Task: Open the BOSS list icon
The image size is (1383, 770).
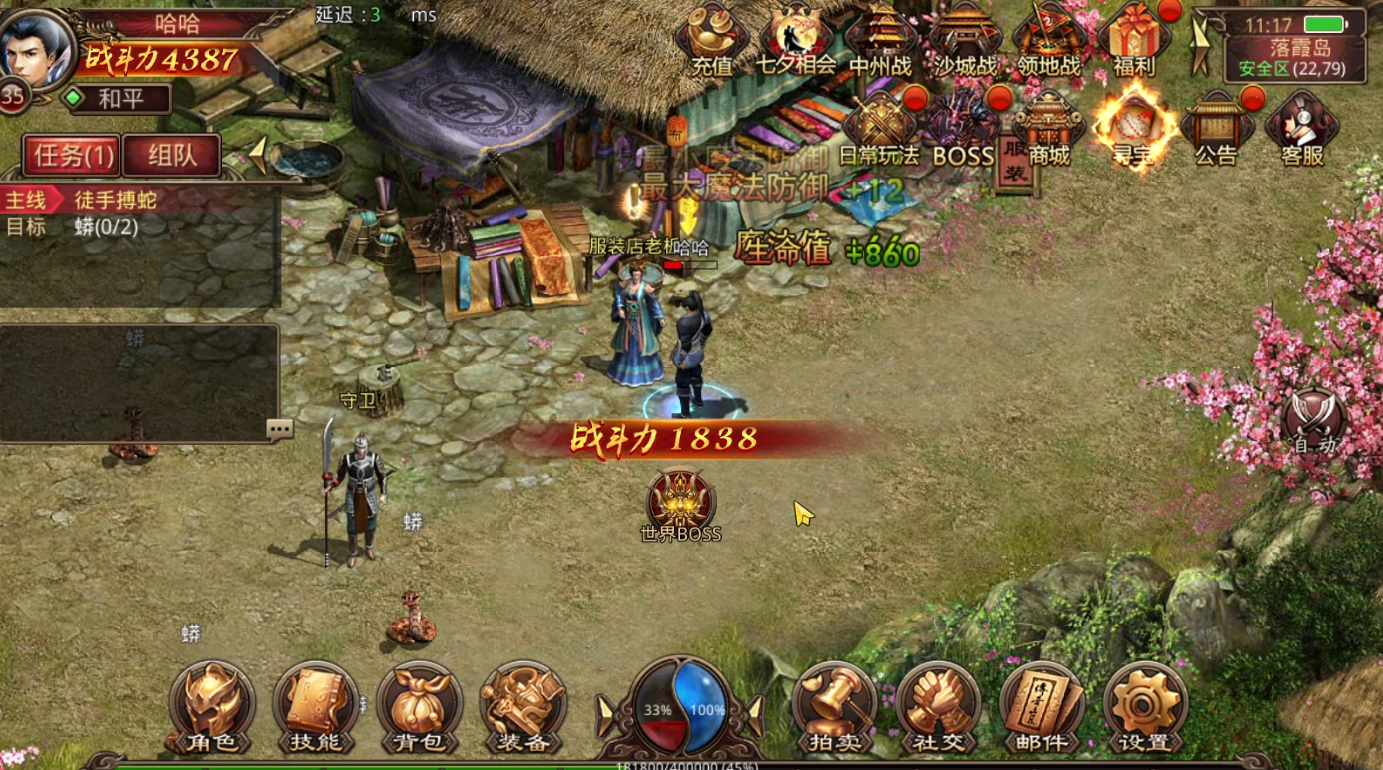Action: click(x=963, y=128)
